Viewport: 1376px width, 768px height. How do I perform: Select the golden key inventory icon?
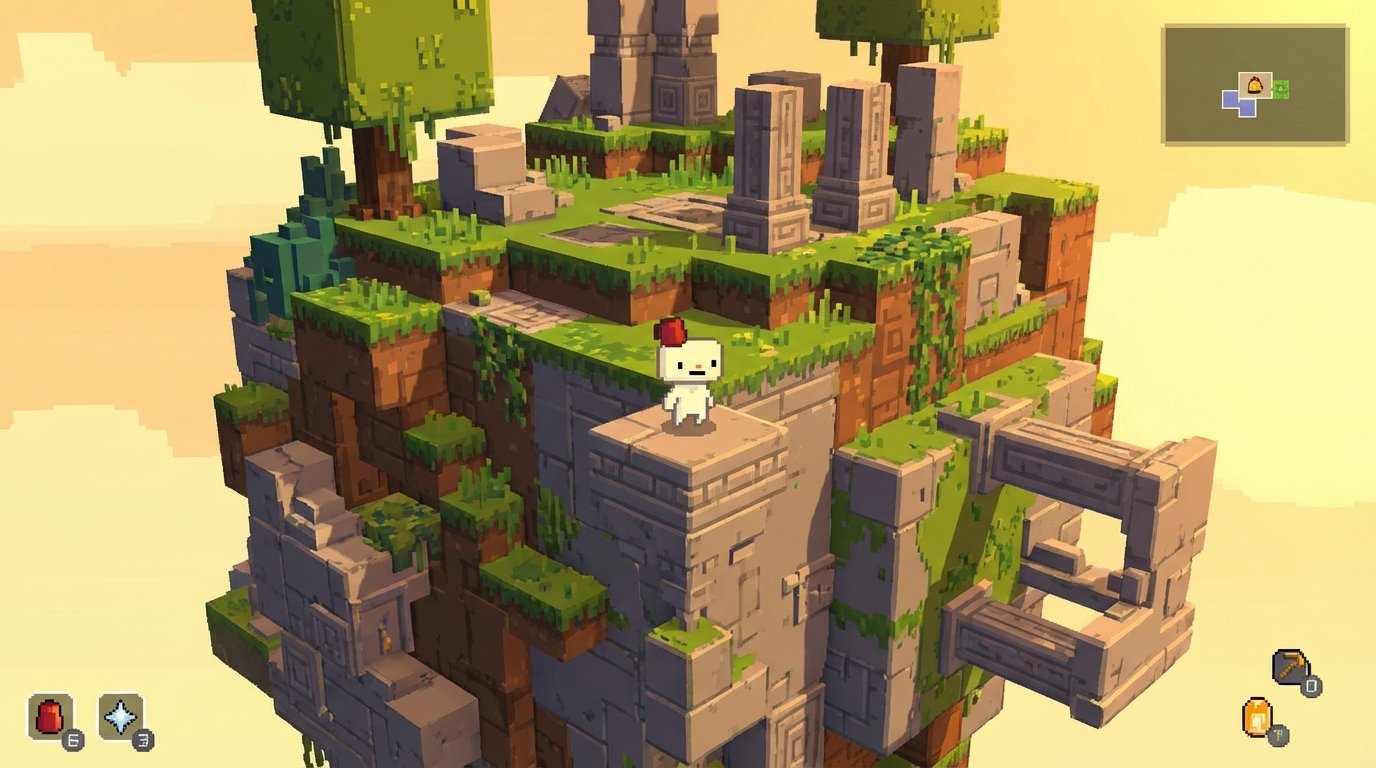(x=1291, y=668)
